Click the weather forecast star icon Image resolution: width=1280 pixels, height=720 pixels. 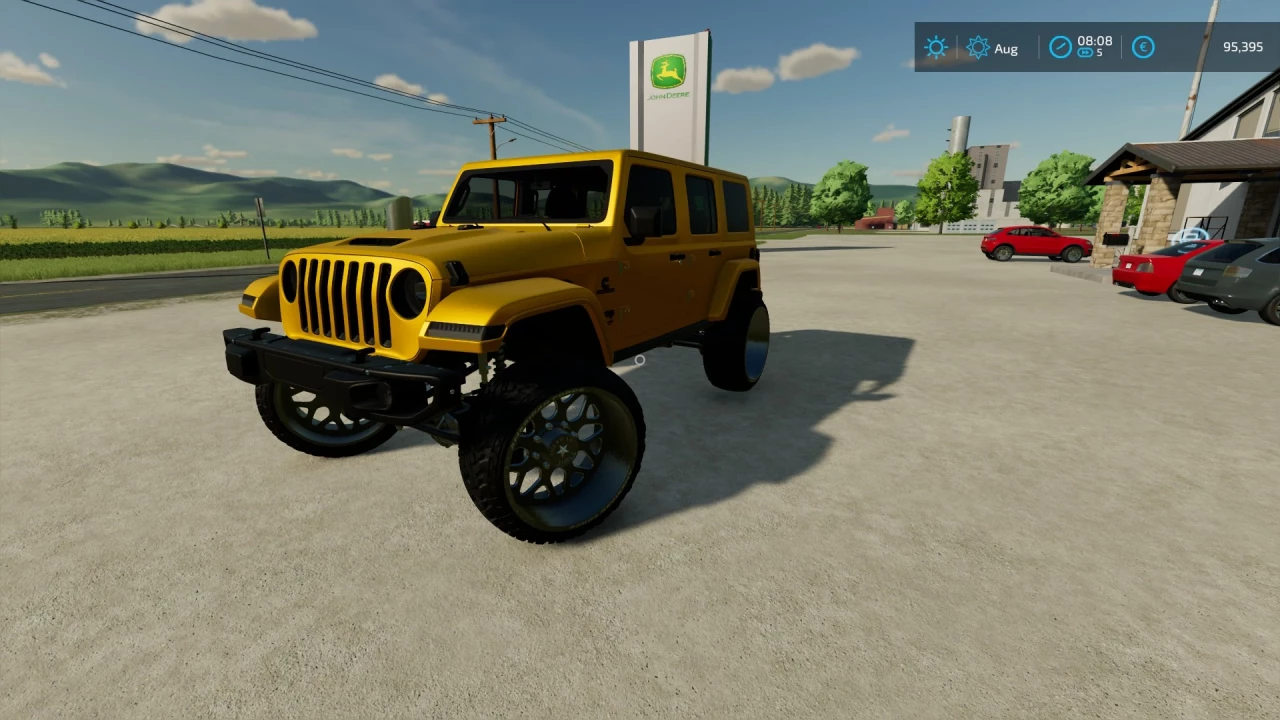[979, 47]
